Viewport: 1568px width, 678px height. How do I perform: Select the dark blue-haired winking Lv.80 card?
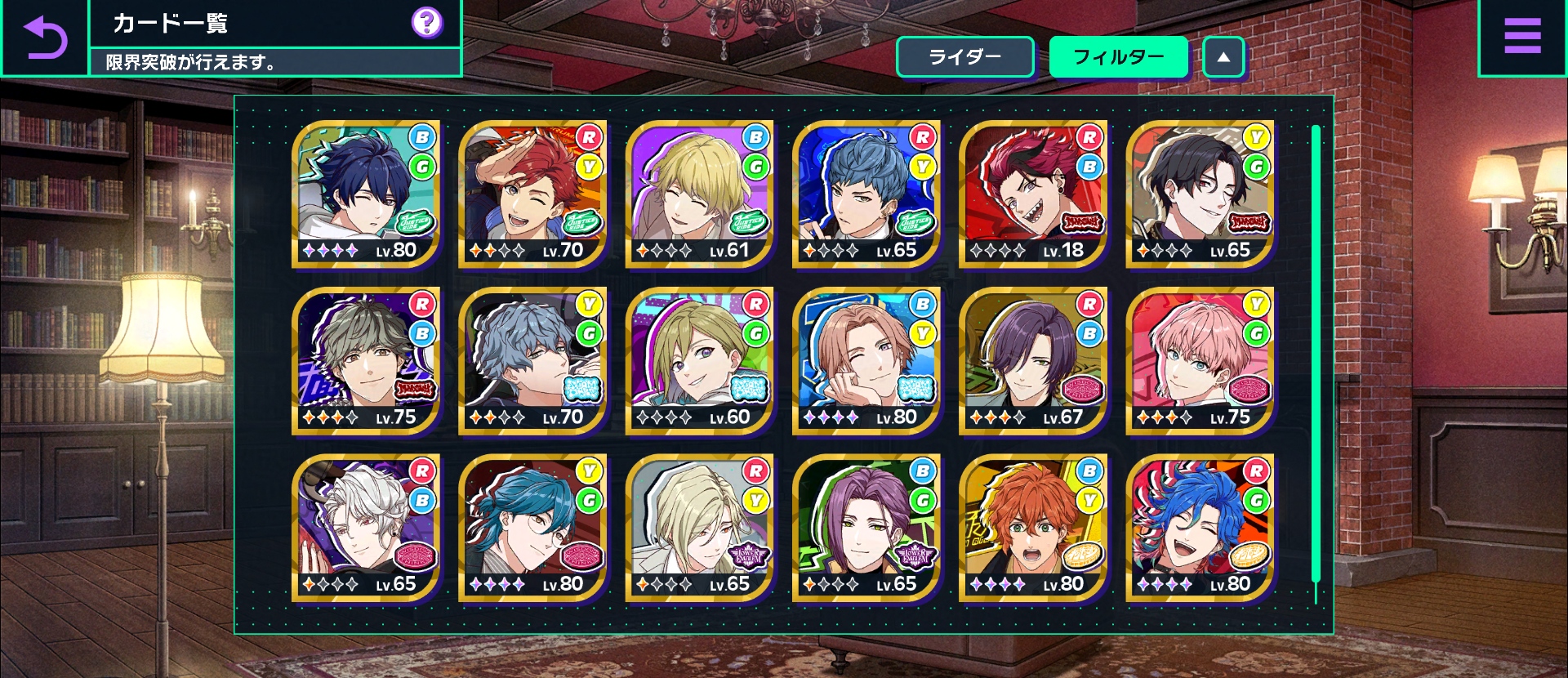point(366,194)
